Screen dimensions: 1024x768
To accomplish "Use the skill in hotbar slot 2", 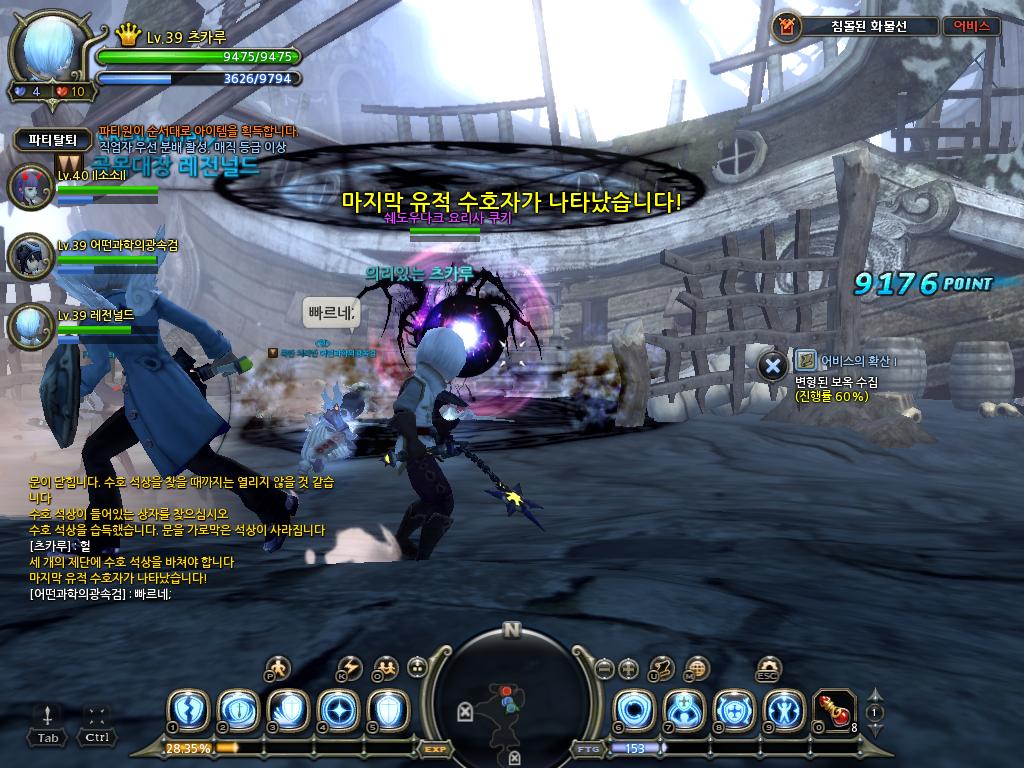I will tap(237, 710).
